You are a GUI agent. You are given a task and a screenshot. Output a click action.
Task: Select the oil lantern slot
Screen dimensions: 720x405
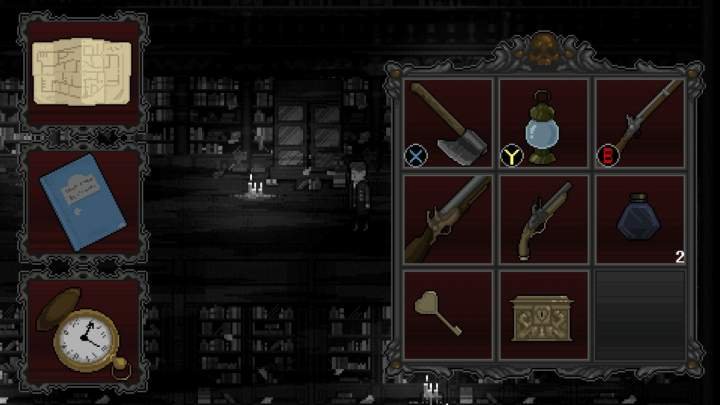coord(544,123)
